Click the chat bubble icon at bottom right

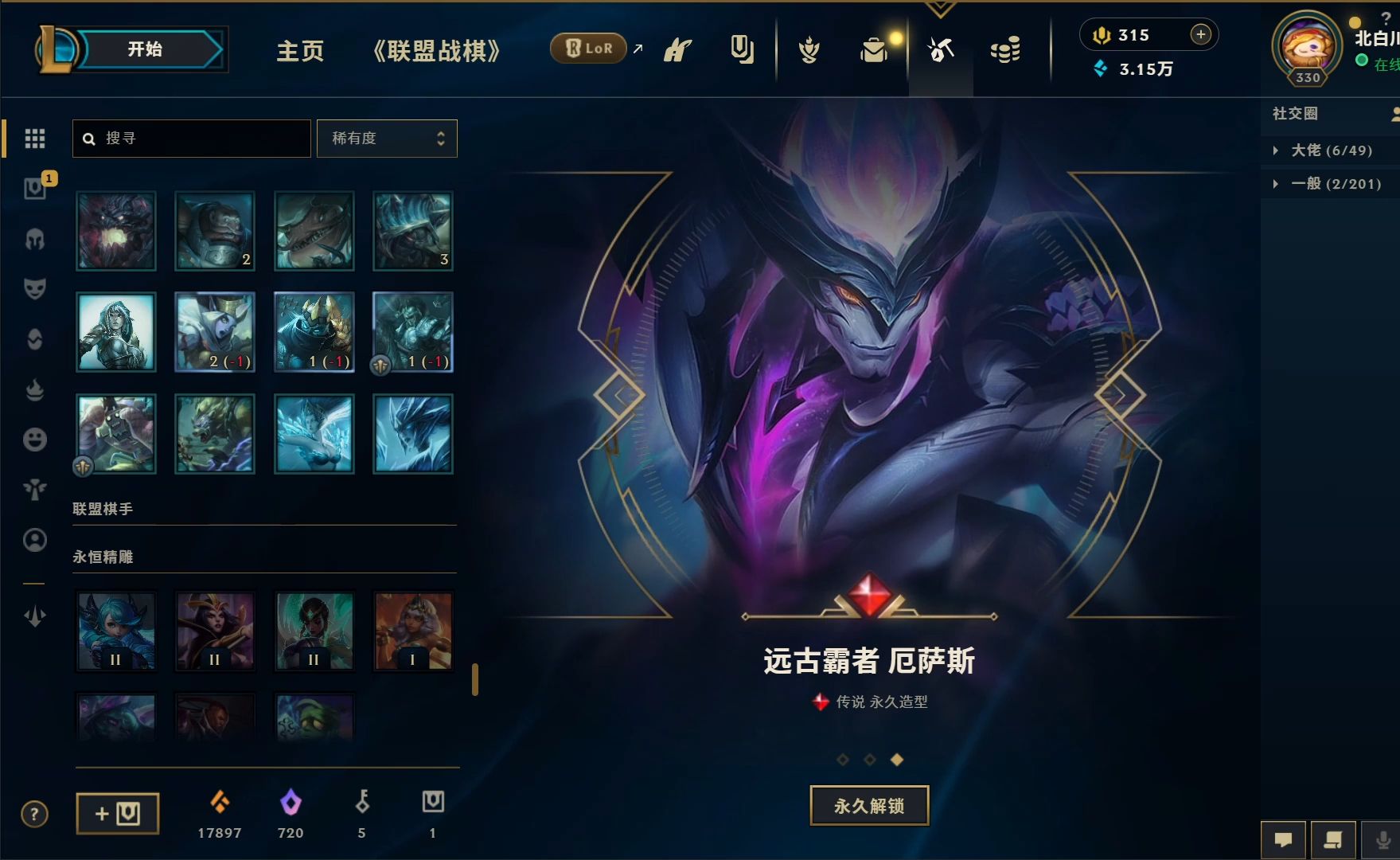[1283, 838]
